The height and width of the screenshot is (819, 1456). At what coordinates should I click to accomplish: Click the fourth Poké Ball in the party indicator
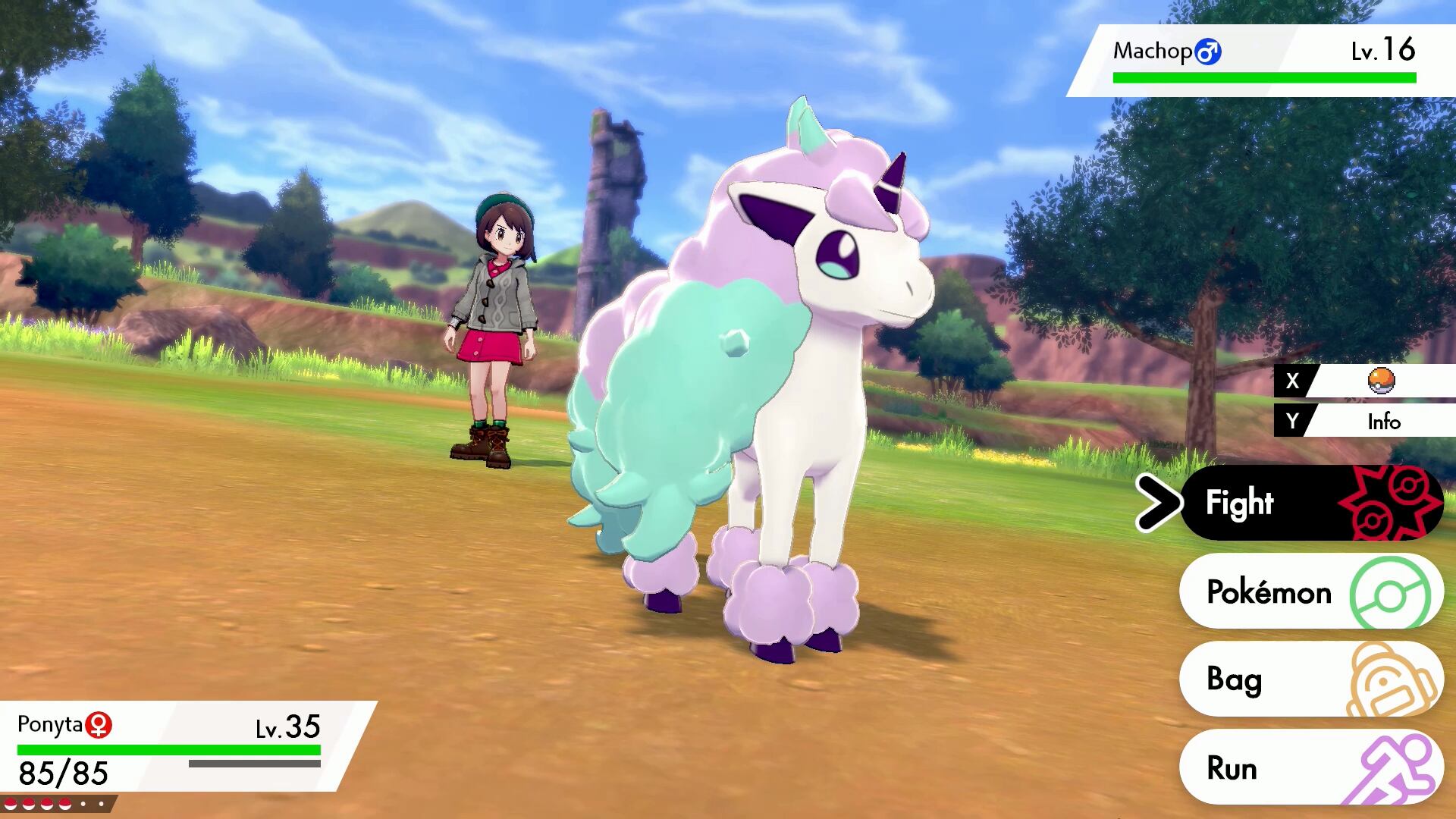click(x=65, y=805)
